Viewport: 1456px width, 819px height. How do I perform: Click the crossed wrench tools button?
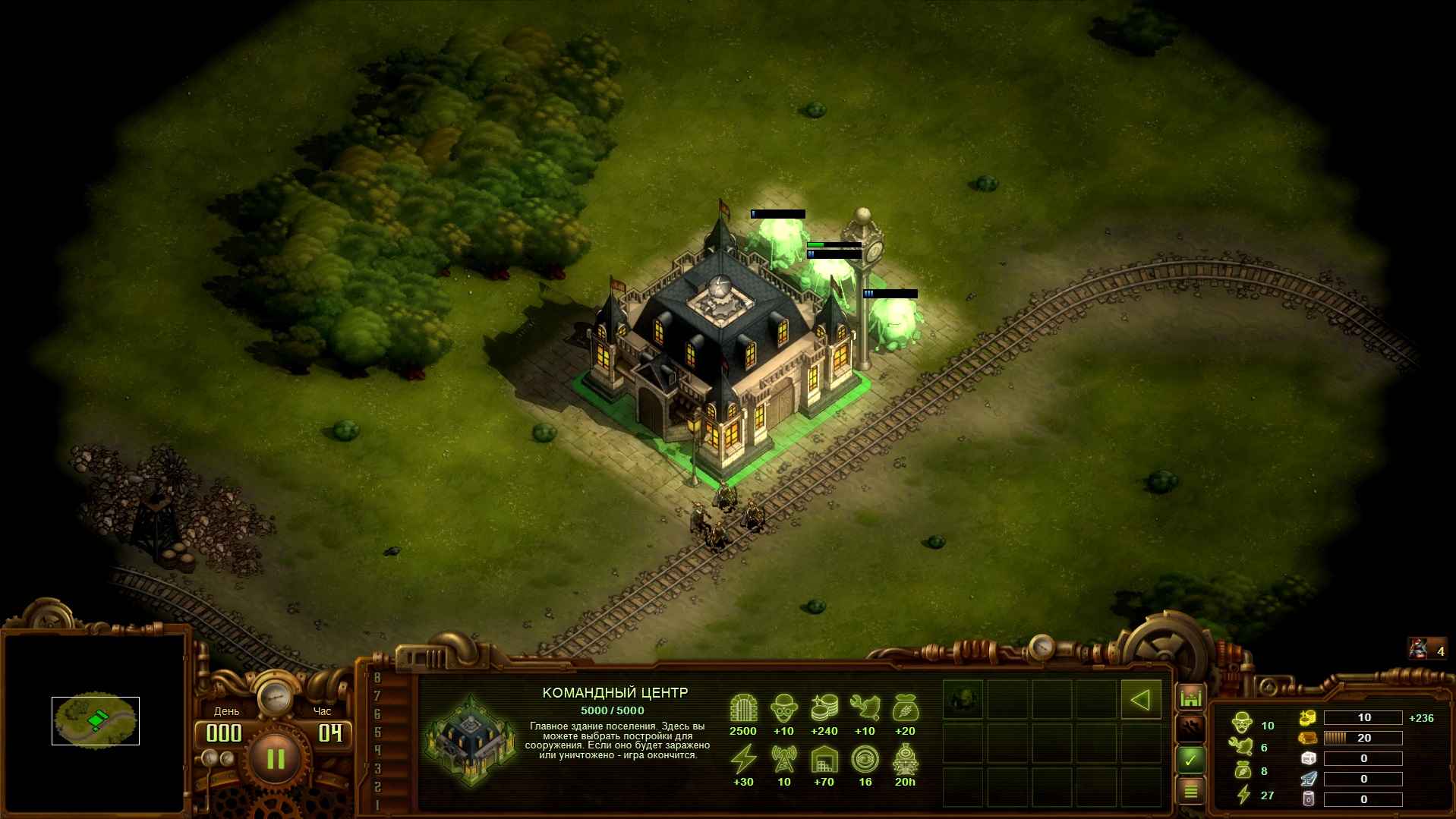pyautogui.click(x=1190, y=728)
